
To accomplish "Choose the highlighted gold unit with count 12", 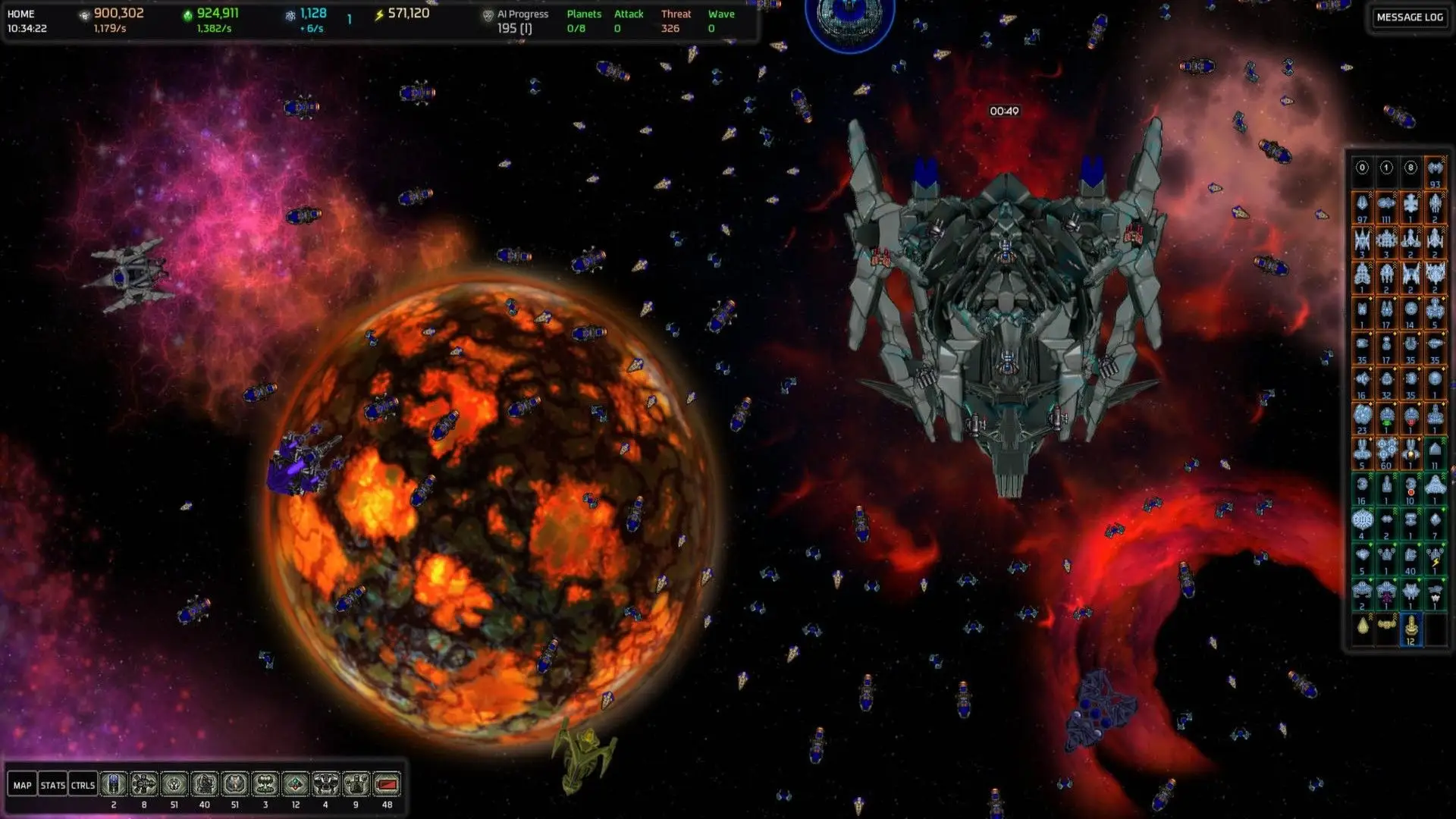I will click(x=1410, y=628).
